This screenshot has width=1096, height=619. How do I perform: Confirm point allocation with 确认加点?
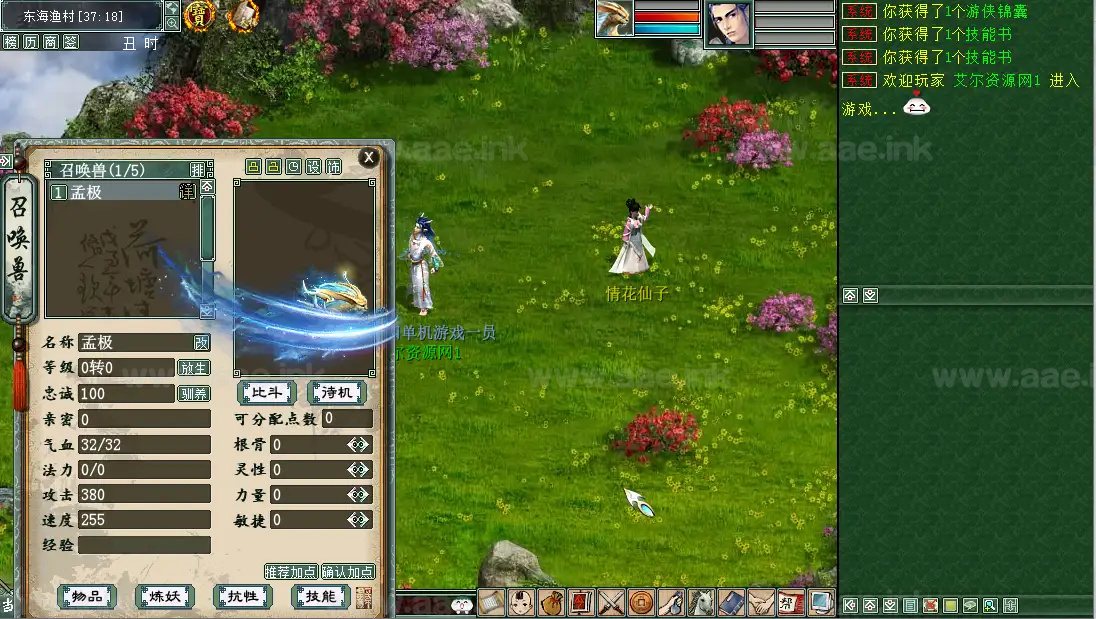[x=348, y=572]
